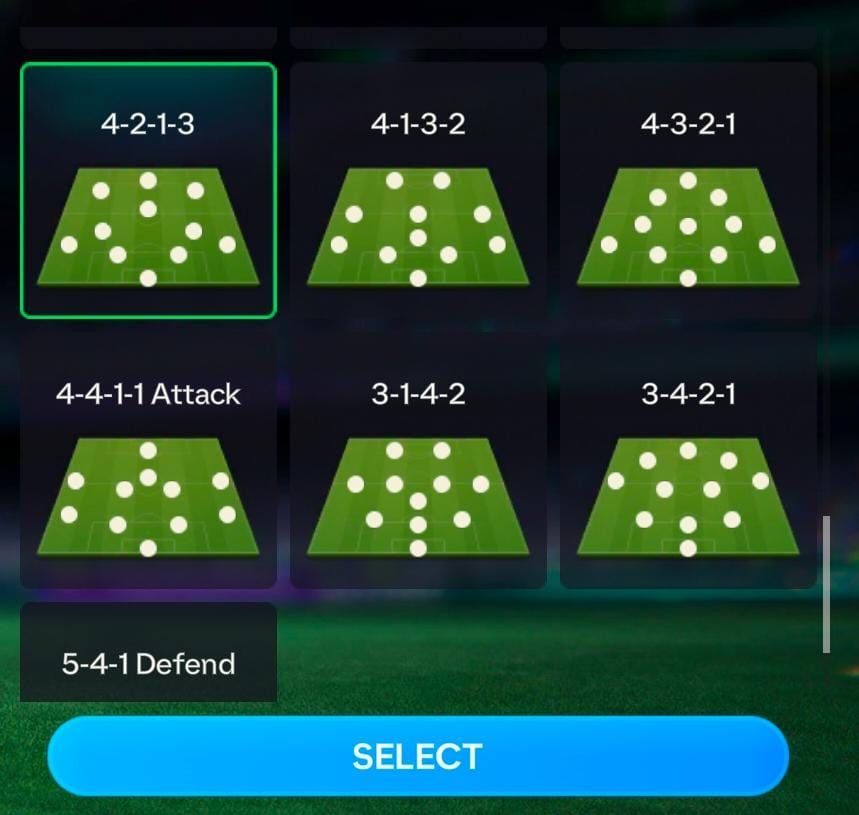Confirm with the blue SELECT button

[418, 755]
